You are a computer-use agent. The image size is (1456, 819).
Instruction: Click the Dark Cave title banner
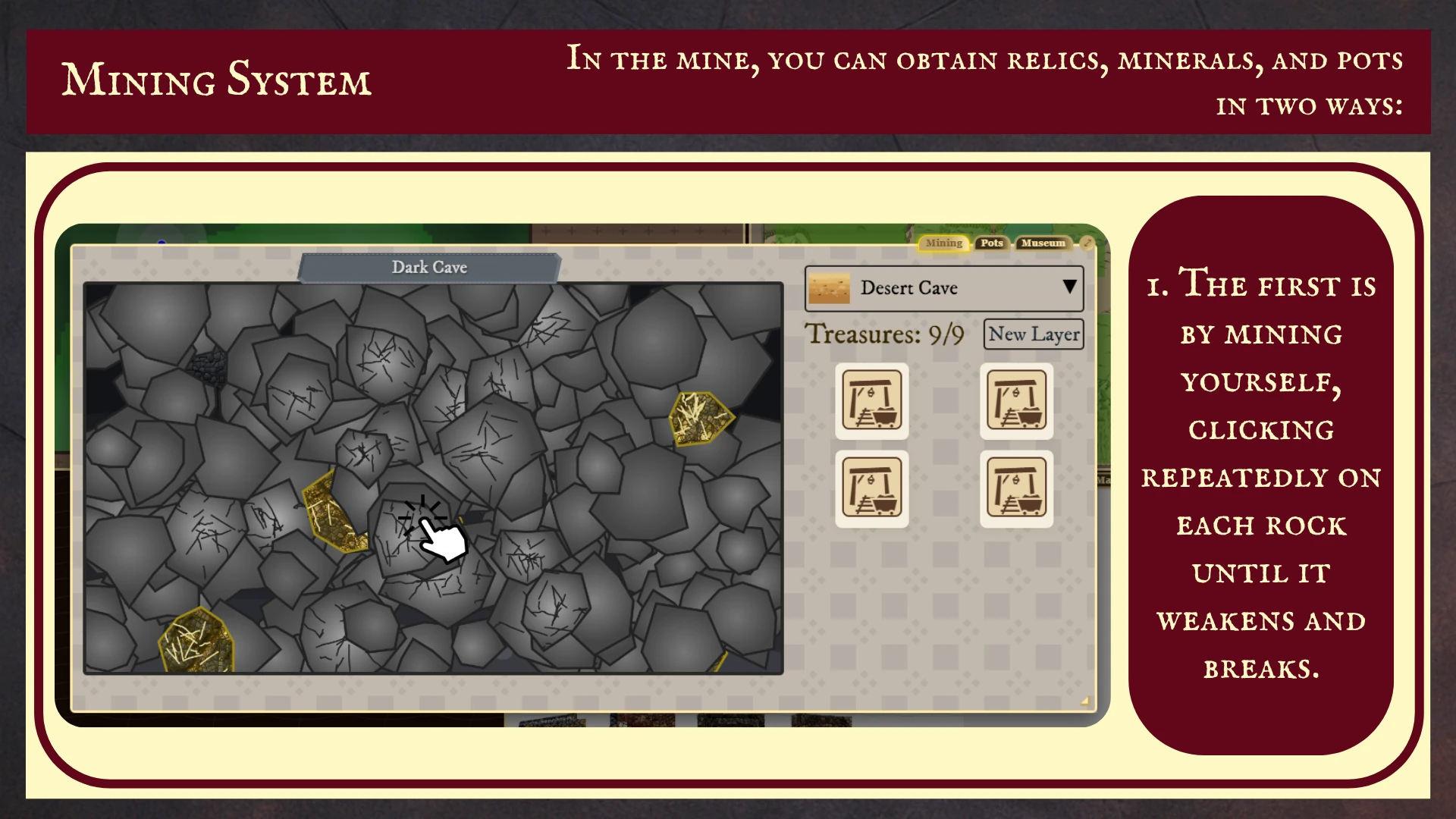coord(429,267)
